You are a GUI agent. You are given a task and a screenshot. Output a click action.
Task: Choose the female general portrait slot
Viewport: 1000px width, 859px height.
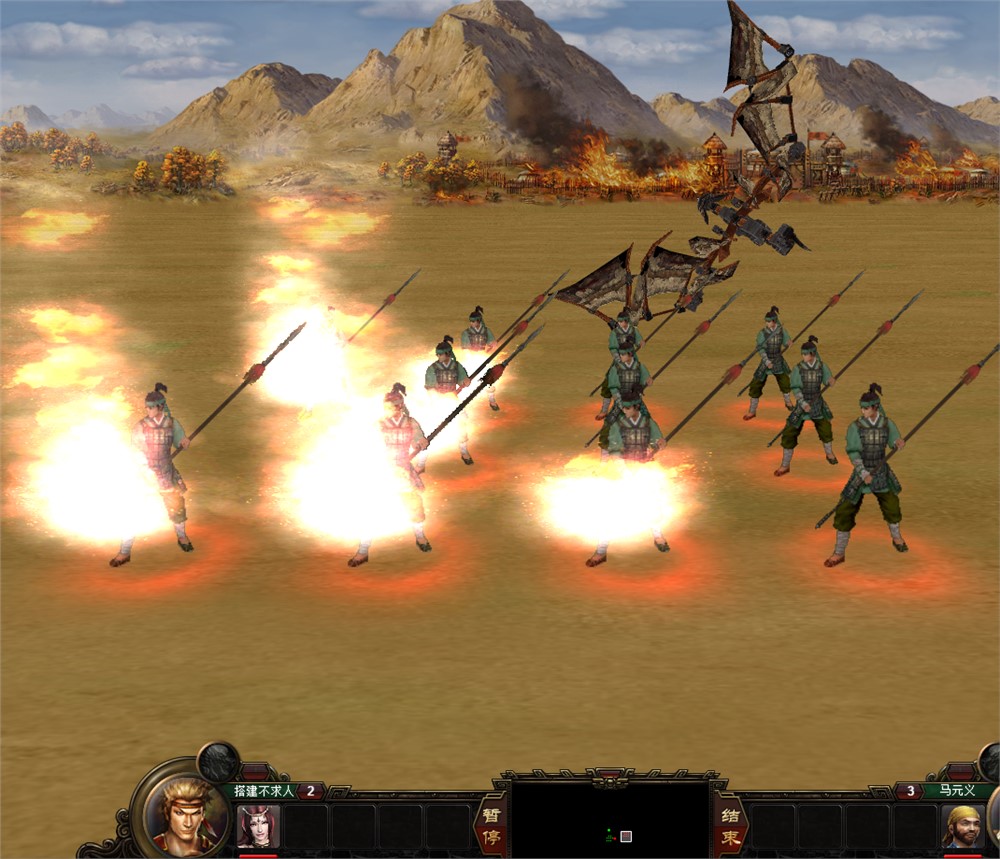(258, 827)
